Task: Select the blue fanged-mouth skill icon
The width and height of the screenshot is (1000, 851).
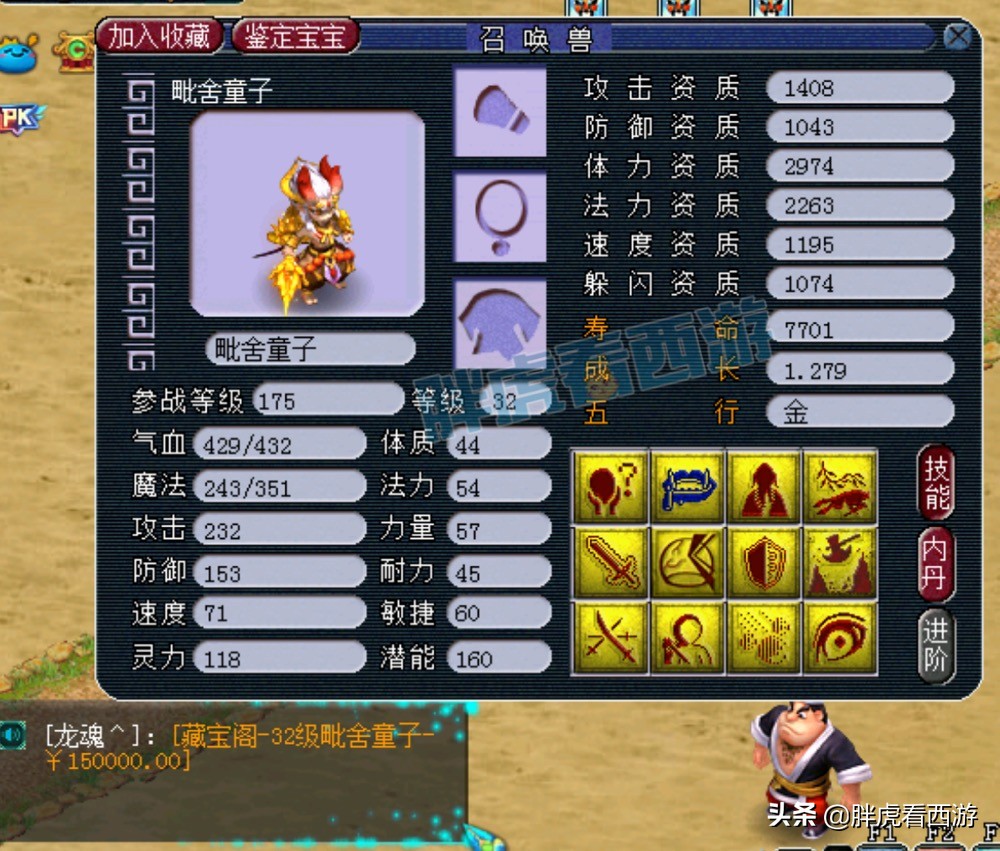Action: click(687, 485)
